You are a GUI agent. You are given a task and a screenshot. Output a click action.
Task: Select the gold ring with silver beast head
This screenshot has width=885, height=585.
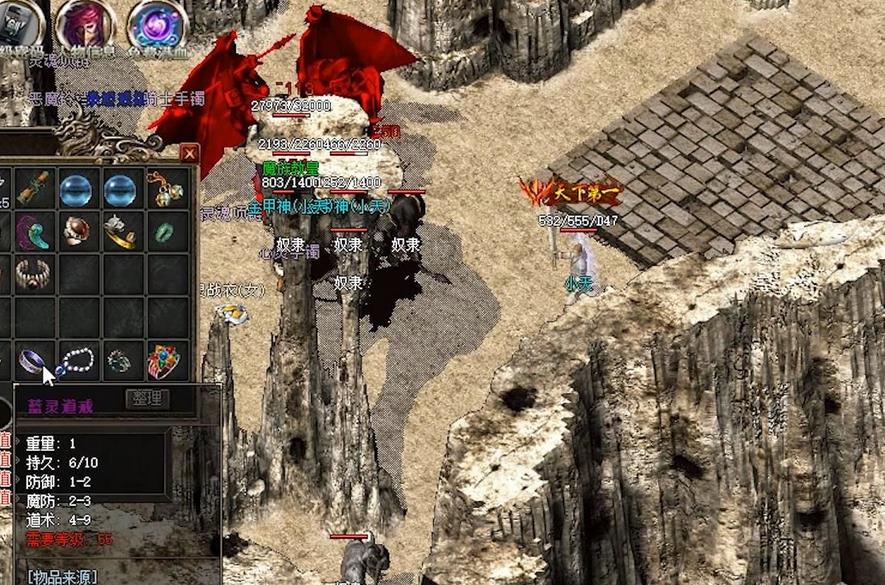click(x=121, y=231)
